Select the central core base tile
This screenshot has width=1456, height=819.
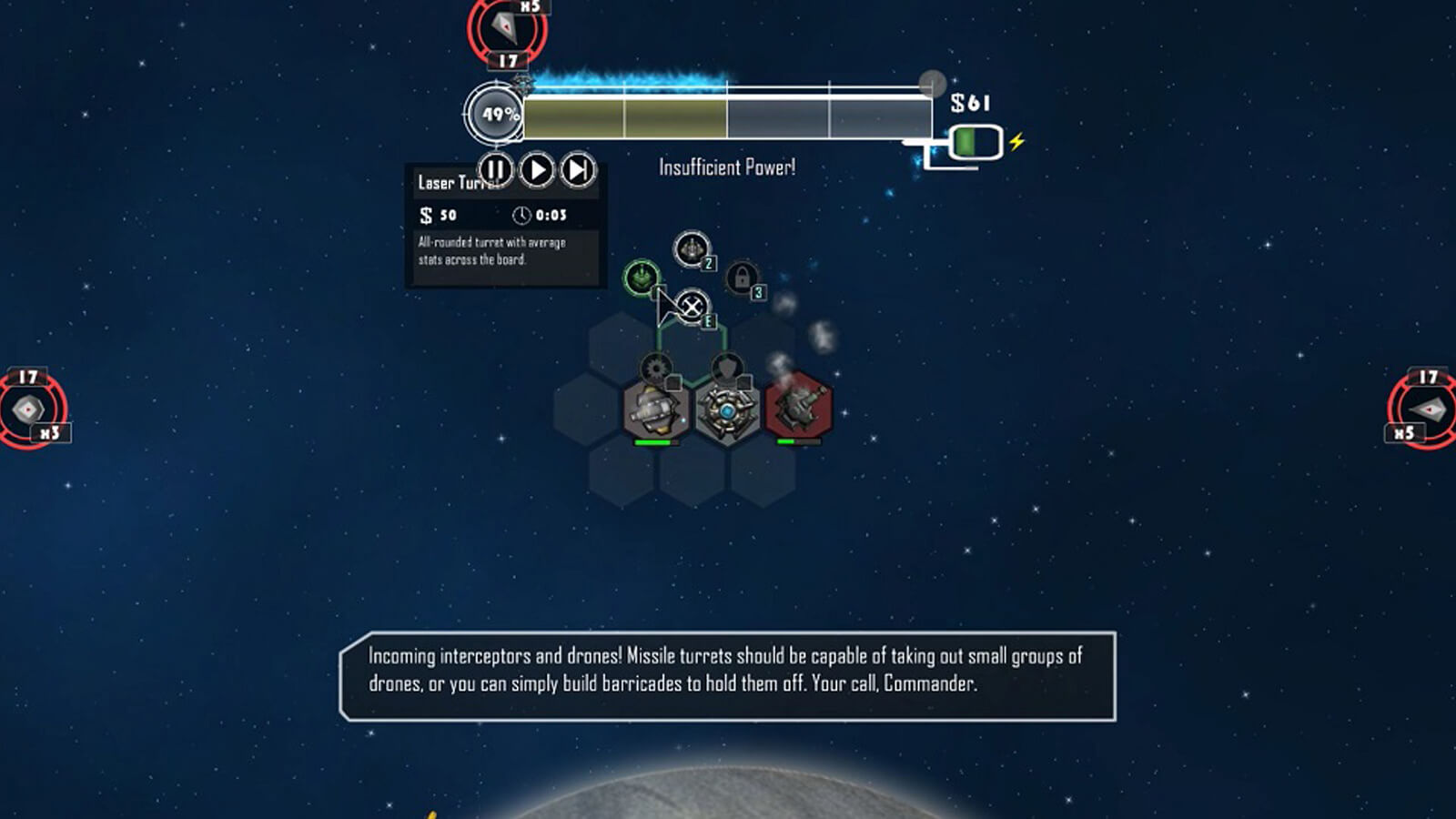click(x=727, y=410)
